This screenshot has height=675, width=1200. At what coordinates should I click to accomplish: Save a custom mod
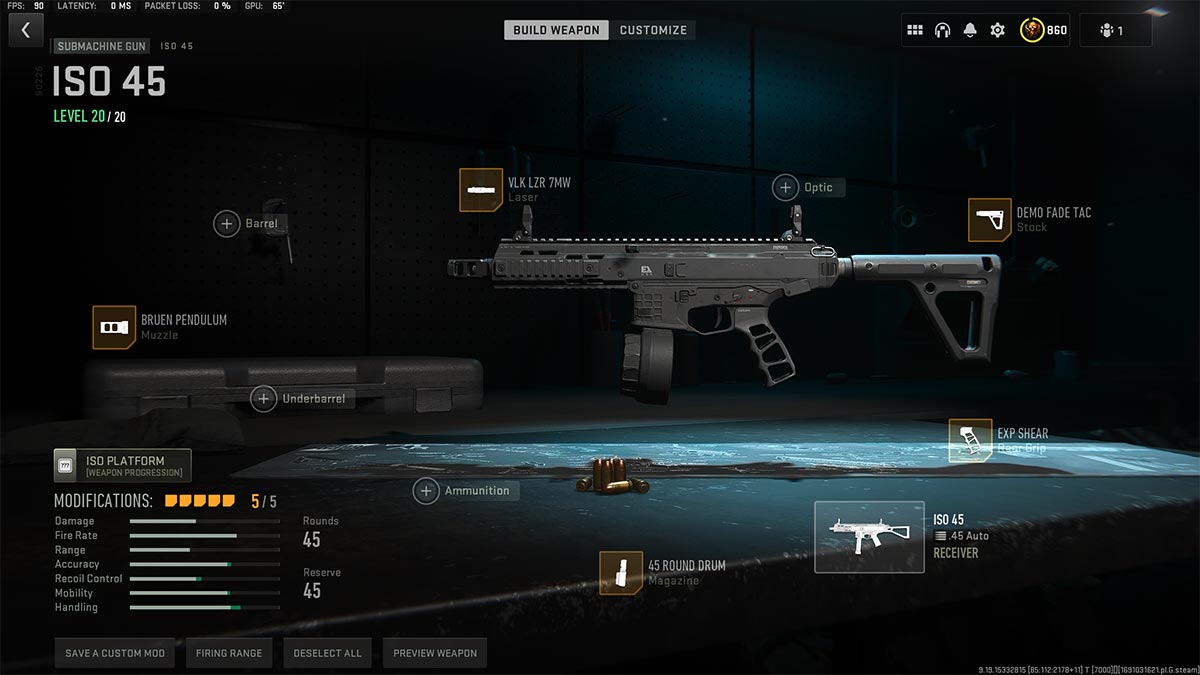coord(115,653)
